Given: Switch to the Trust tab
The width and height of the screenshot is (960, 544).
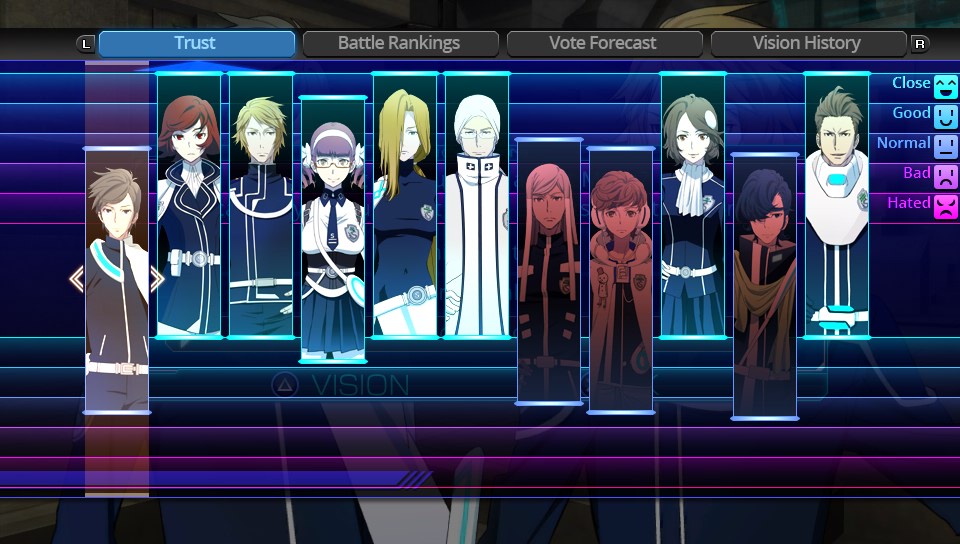Looking at the screenshot, I should (196, 43).
